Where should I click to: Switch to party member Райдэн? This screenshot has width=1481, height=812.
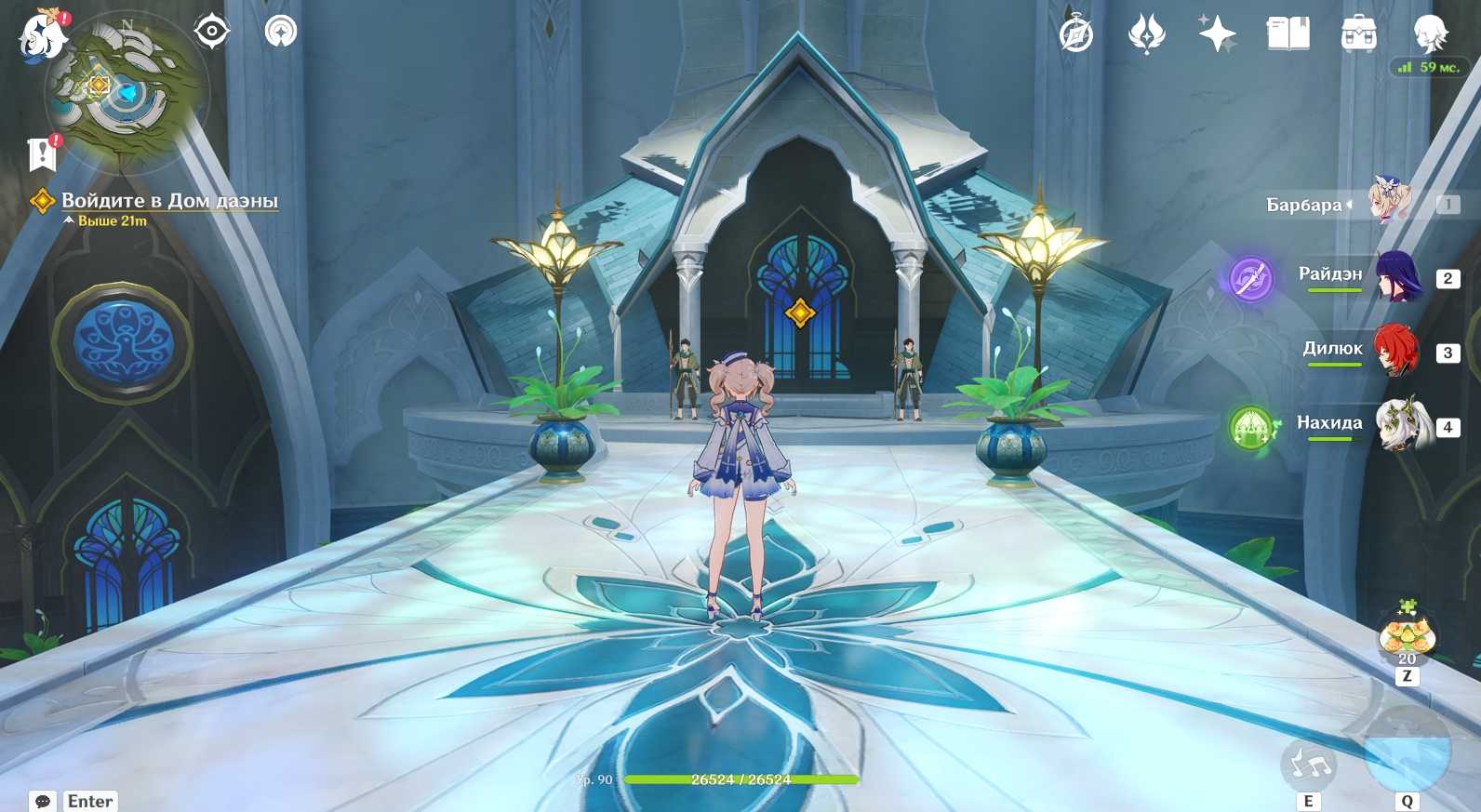click(x=1397, y=276)
